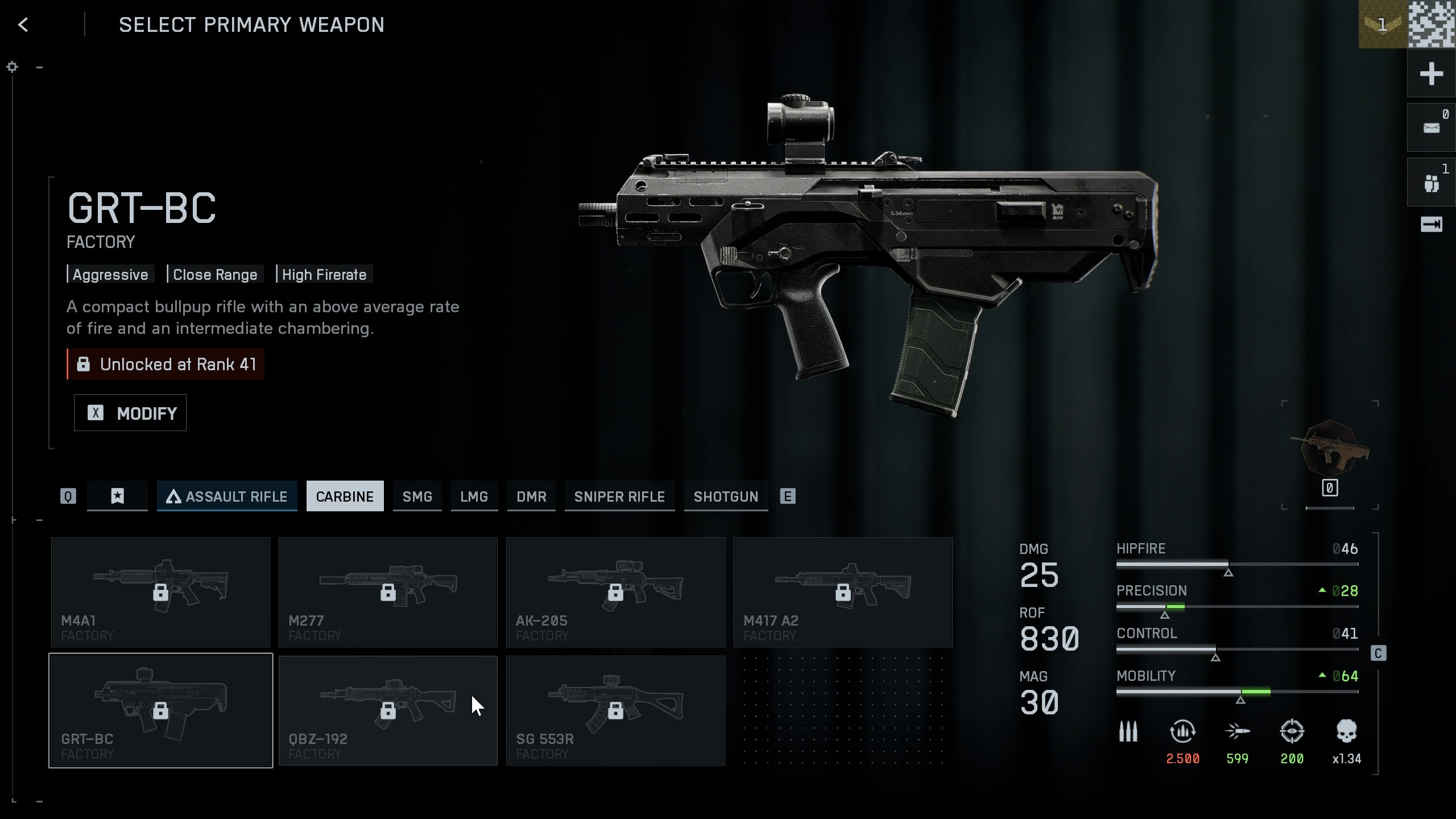Click the Q previous-category key indicator
The height and width of the screenshot is (819, 1456).
[x=68, y=496]
